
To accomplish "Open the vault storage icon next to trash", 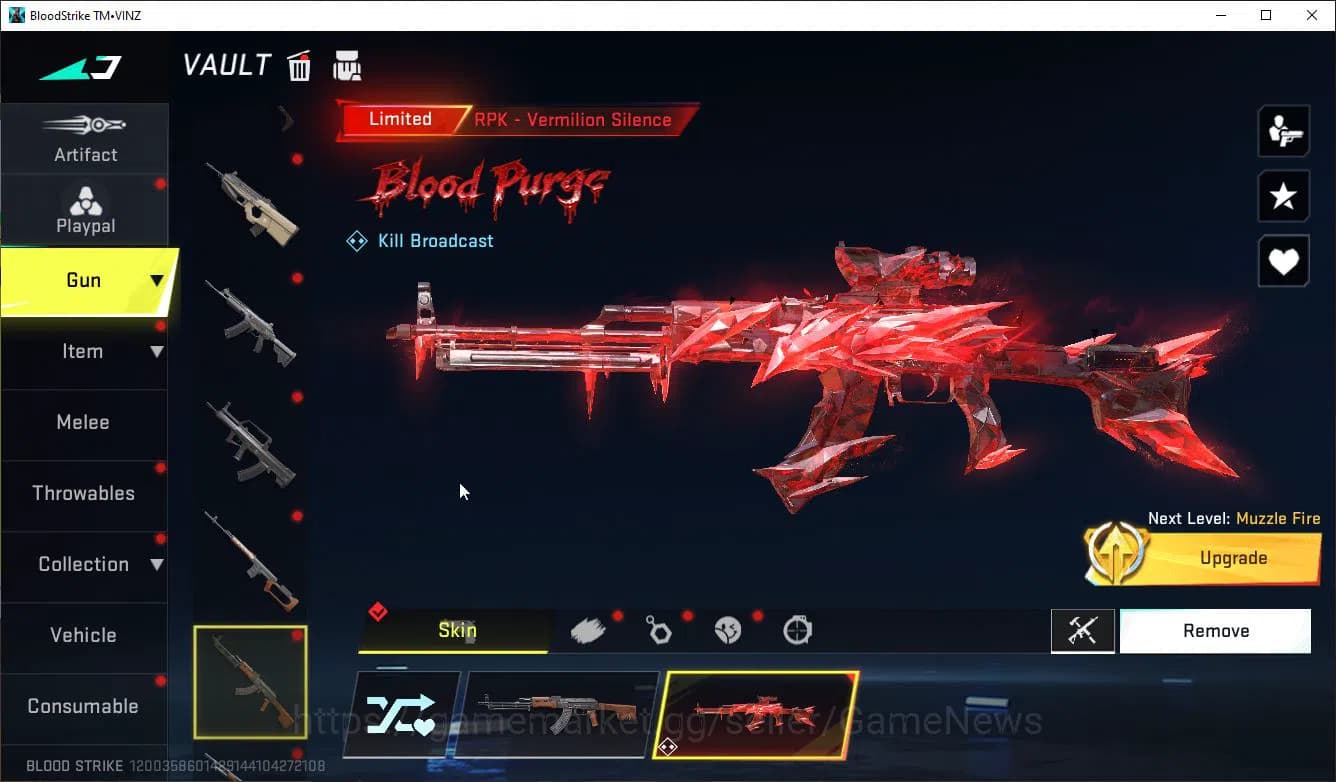I will coord(347,65).
